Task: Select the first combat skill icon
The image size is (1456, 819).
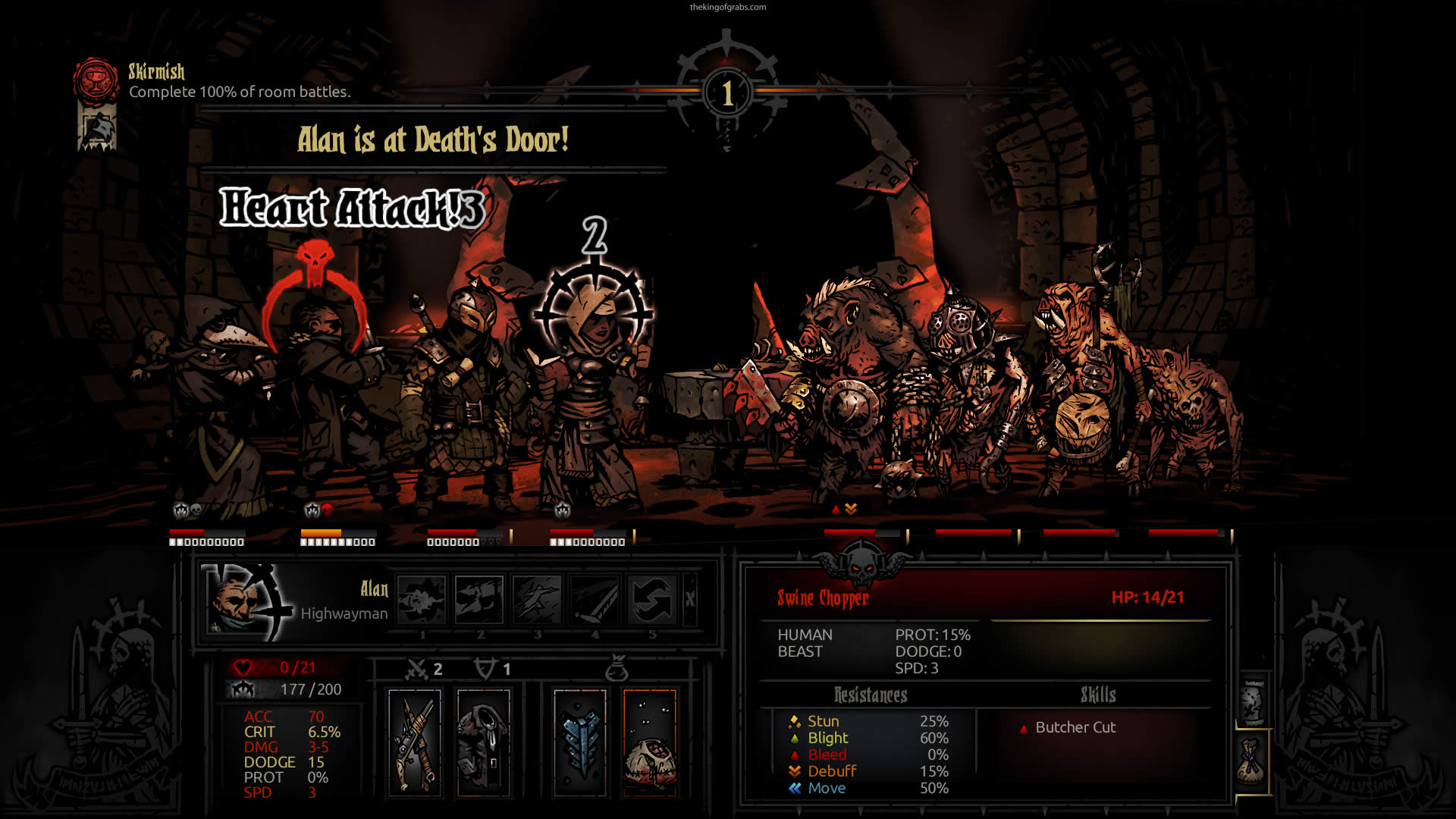Action: 422,599
